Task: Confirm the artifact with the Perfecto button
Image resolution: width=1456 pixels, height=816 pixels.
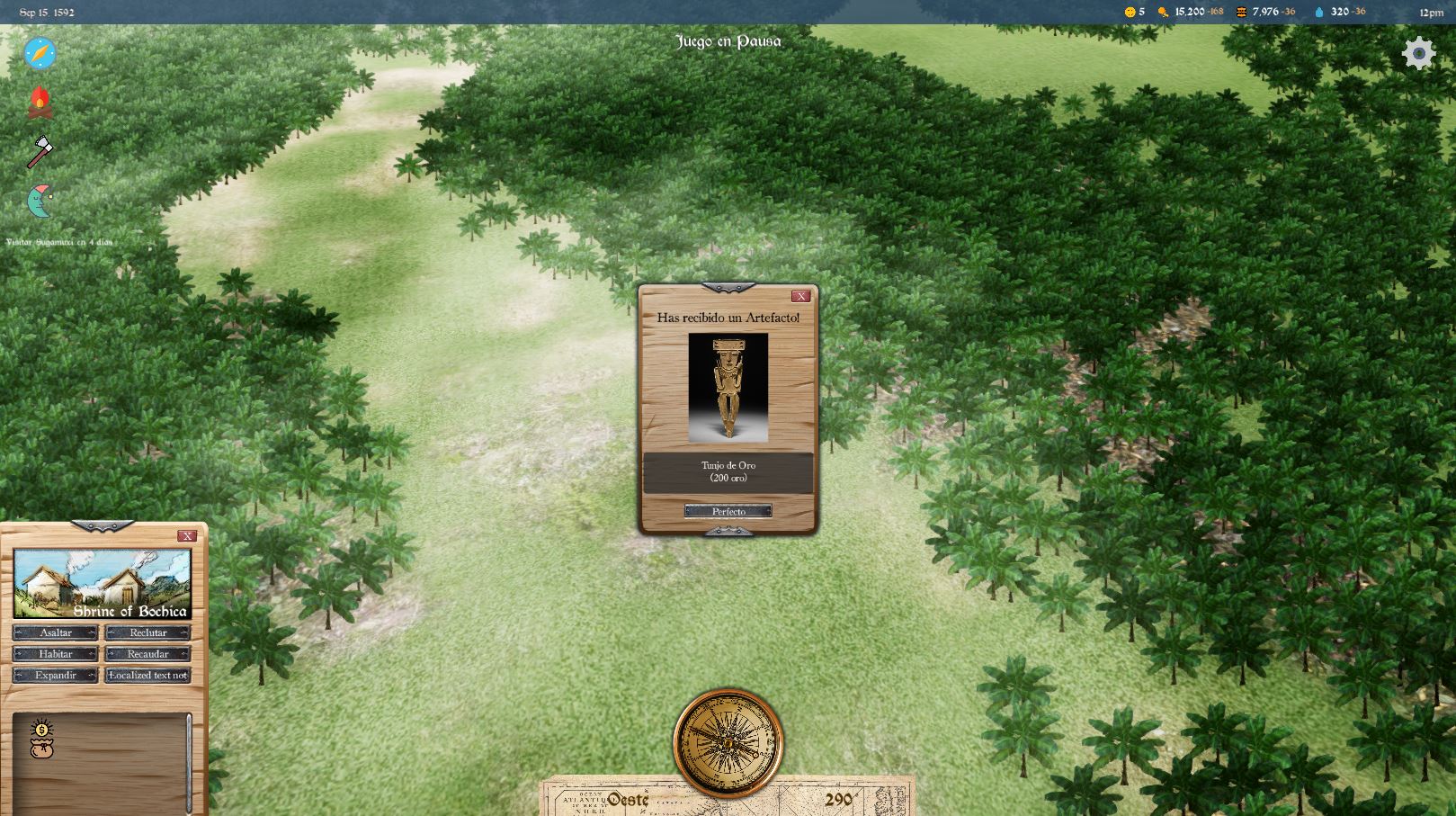Action: click(x=728, y=511)
